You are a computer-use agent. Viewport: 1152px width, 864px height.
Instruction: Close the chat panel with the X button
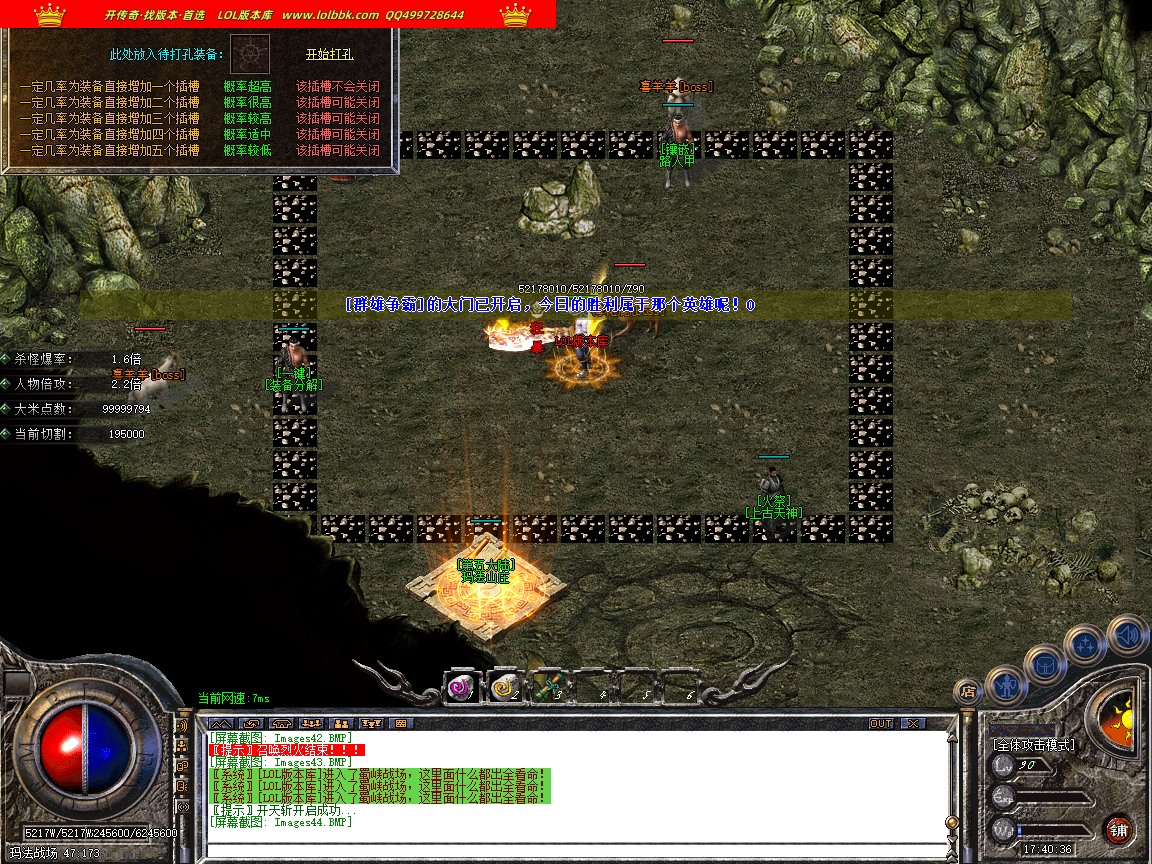tap(912, 723)
